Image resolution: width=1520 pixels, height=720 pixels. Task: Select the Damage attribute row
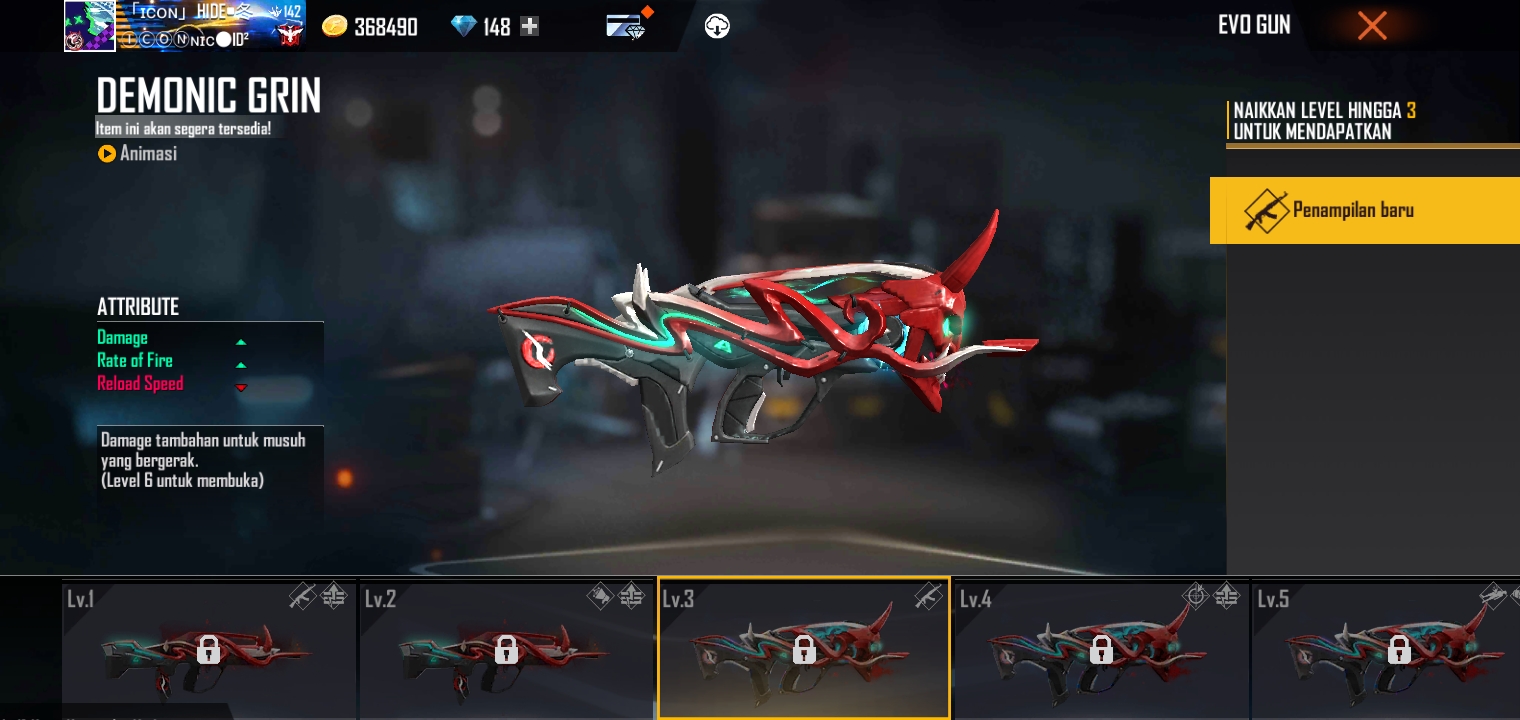170,338
